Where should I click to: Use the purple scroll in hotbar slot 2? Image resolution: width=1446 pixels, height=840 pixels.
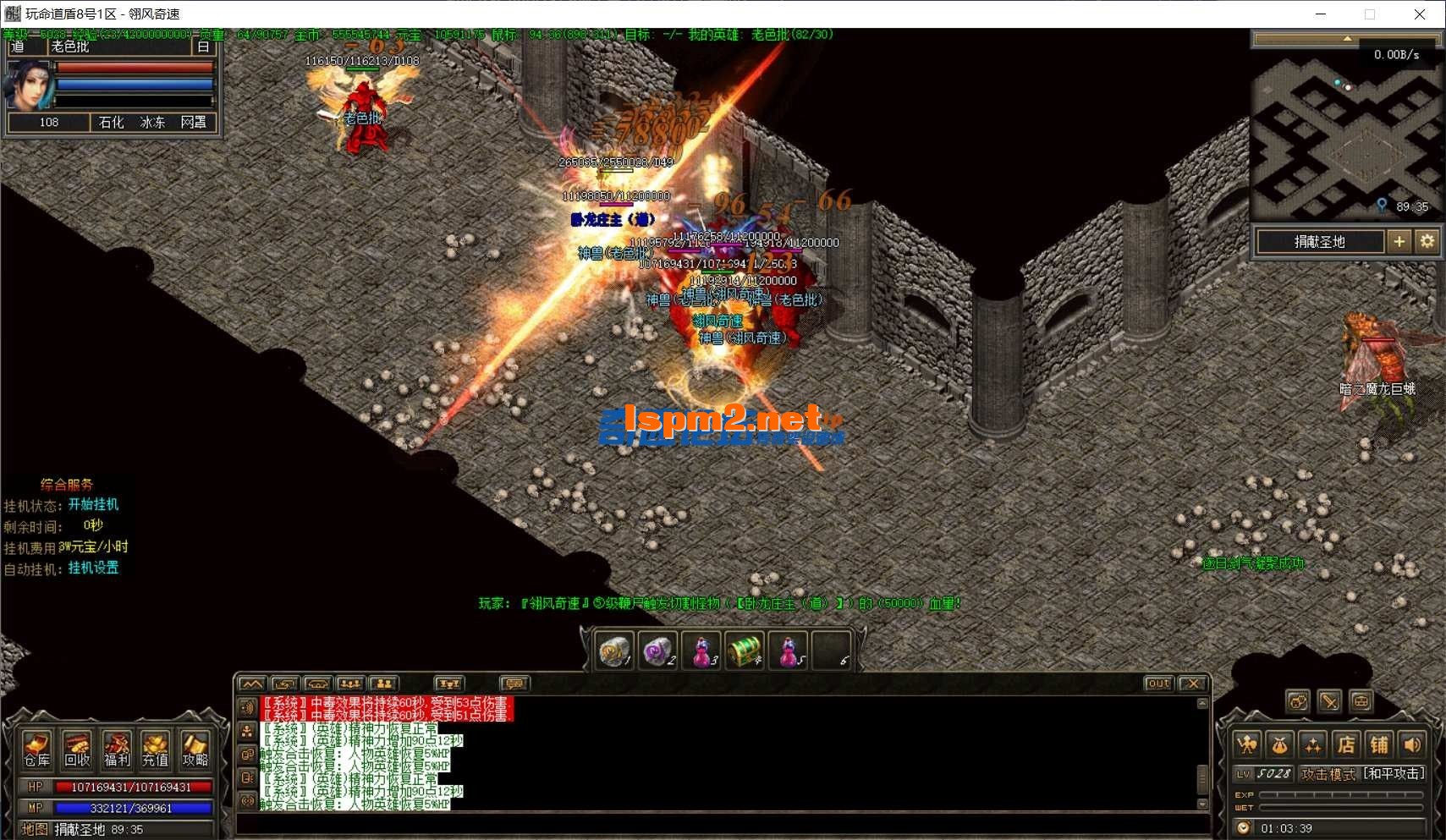pyautogui.click(x=657, y=652)
